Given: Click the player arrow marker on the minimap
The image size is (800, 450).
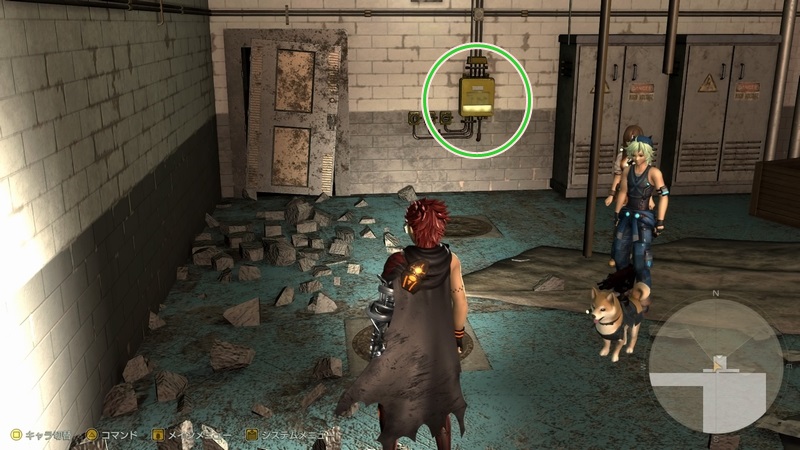Looking at the screenshot, I should (717, 364).
